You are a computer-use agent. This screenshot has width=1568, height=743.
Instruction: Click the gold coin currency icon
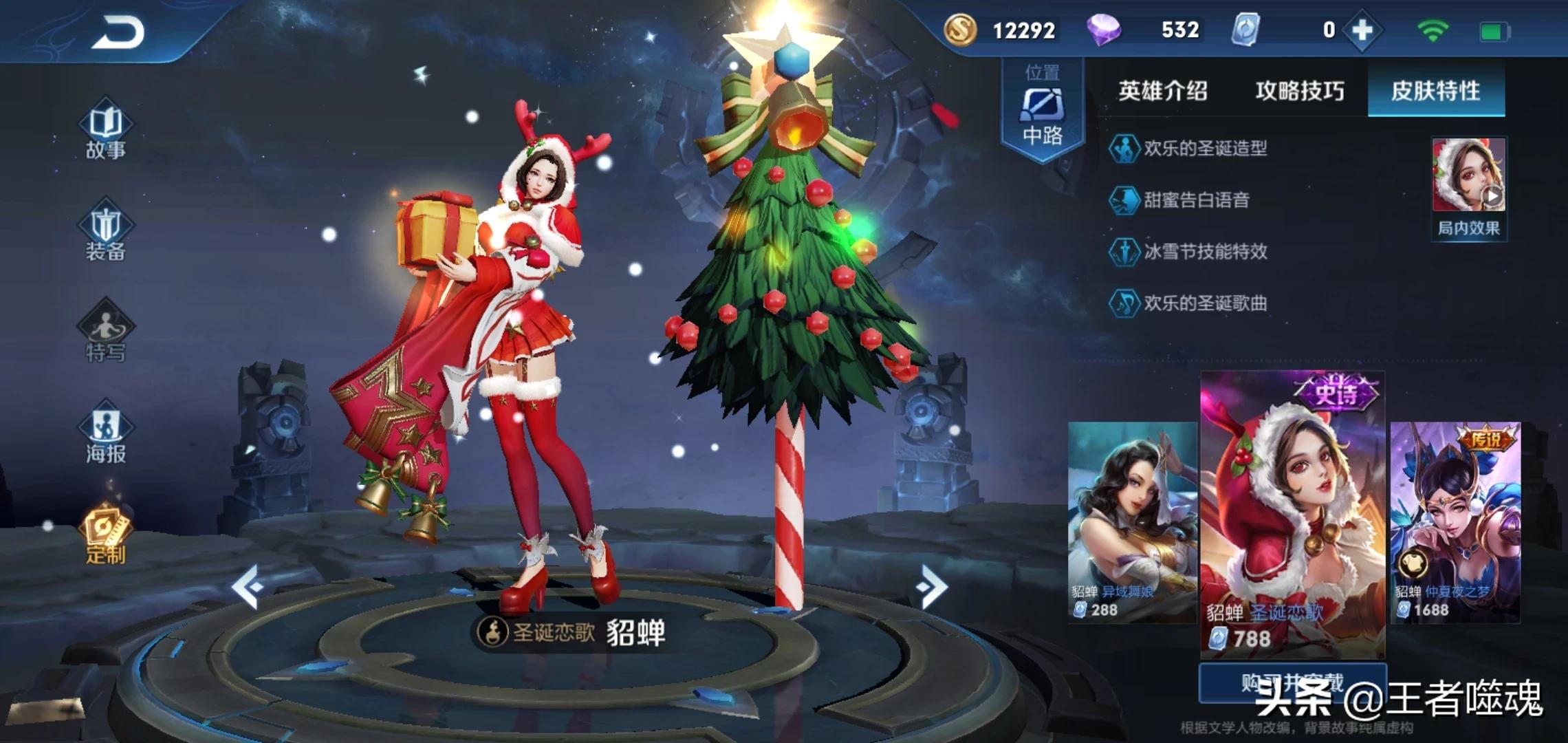[960, 30]
